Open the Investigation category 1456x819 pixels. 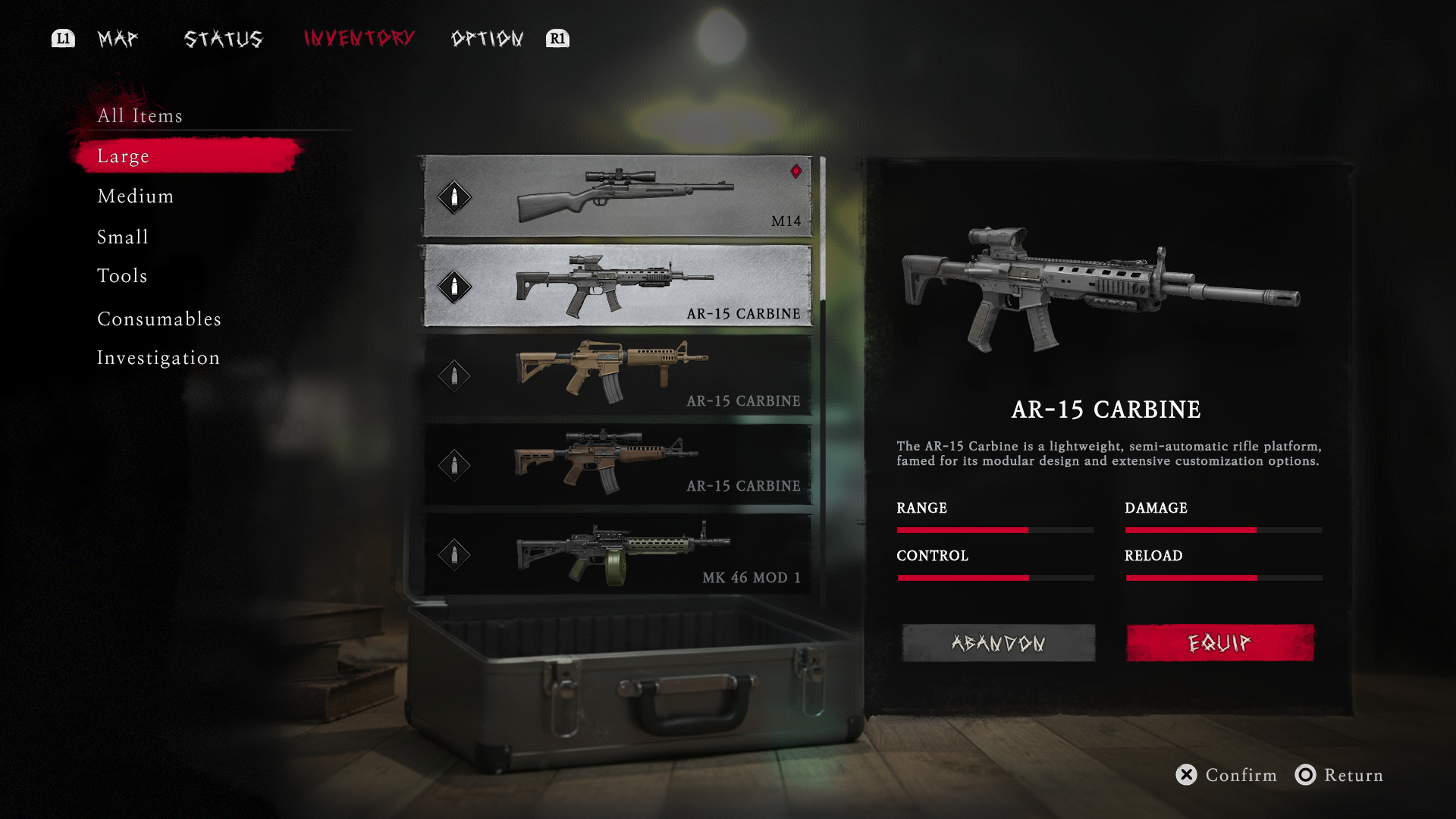point(158,358)
